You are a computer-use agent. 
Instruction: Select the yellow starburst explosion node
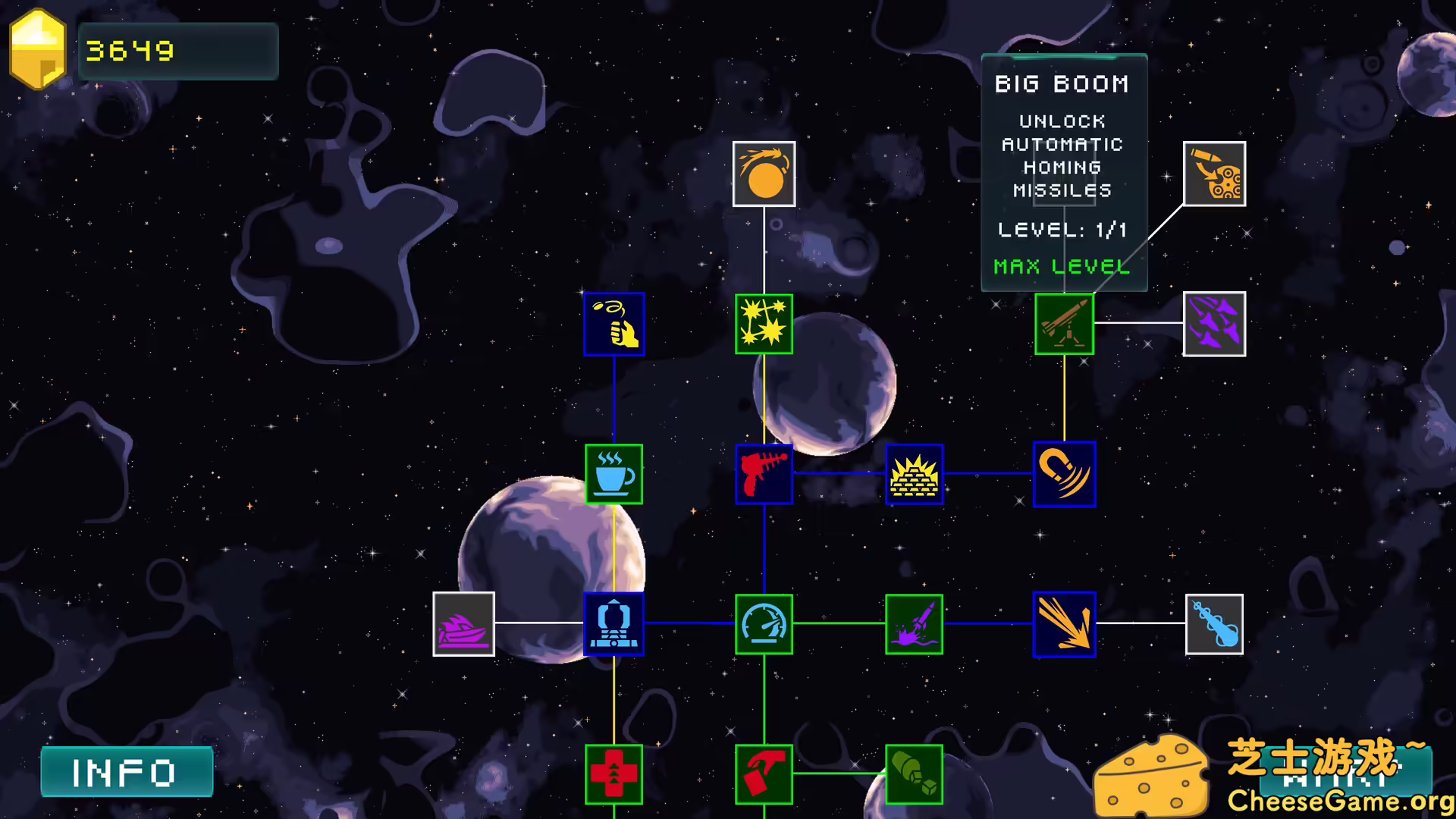click(764, 324)
